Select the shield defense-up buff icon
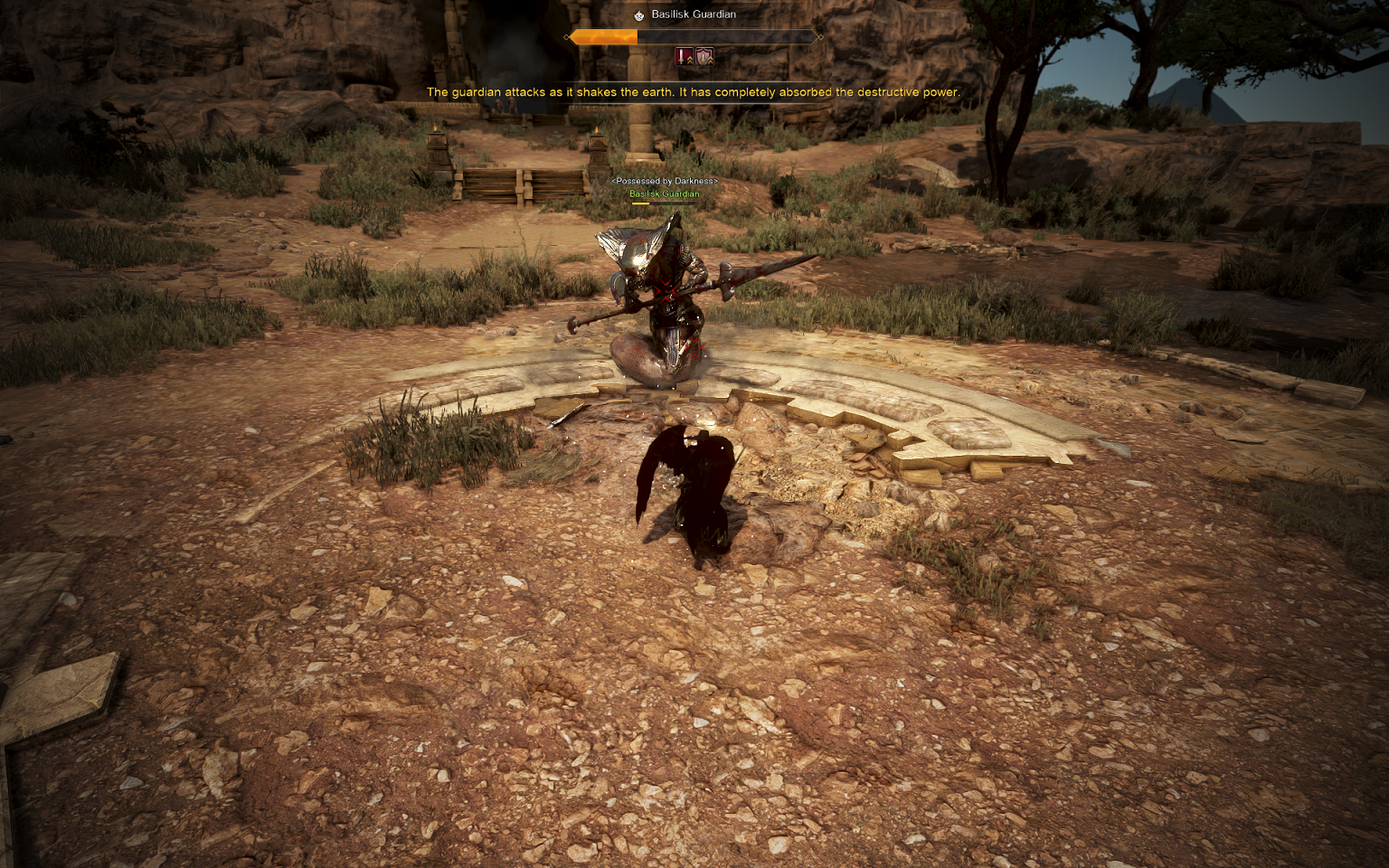1389x868 pixels. [x=704, y=56]
